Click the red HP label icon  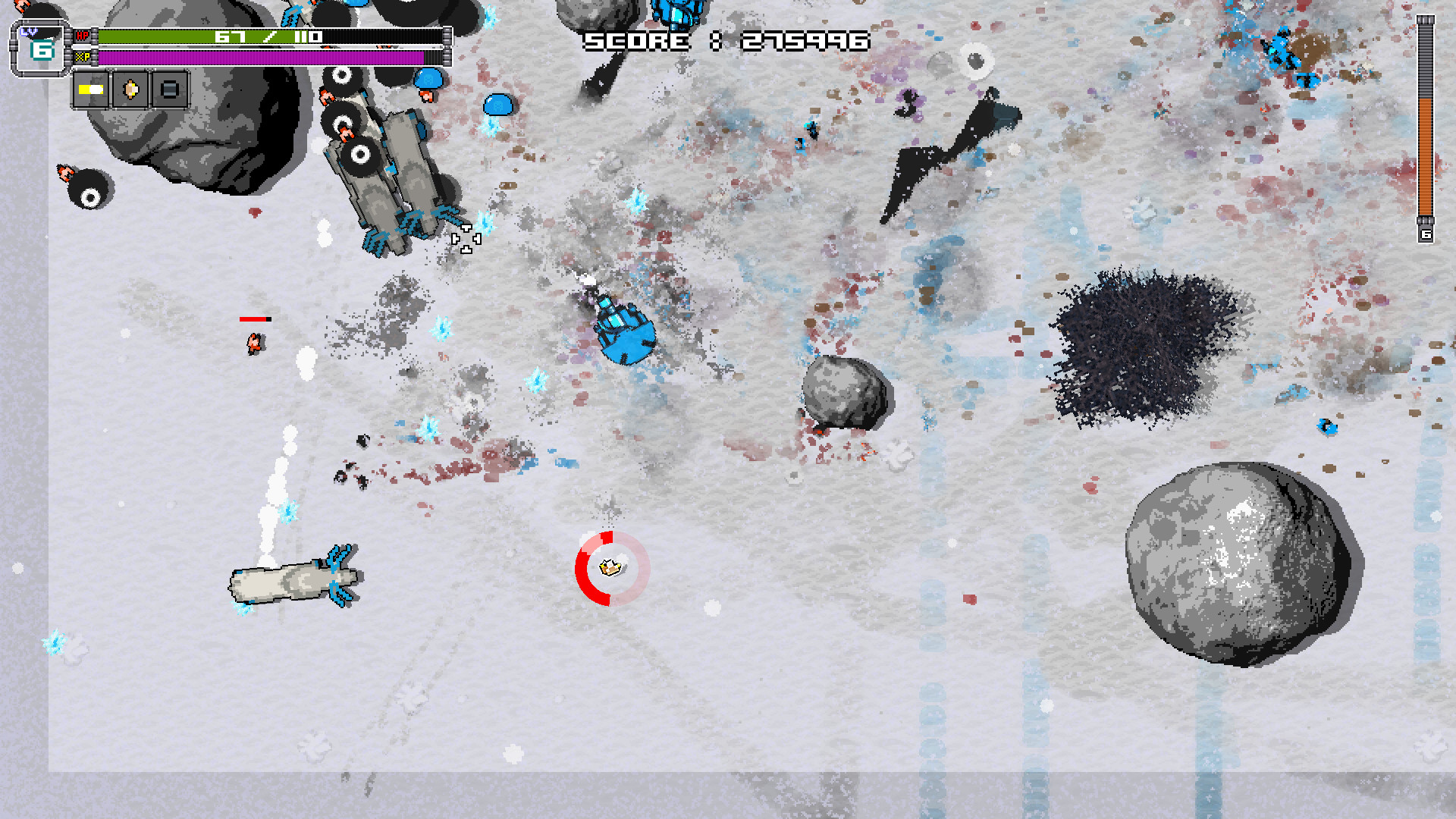83,34
